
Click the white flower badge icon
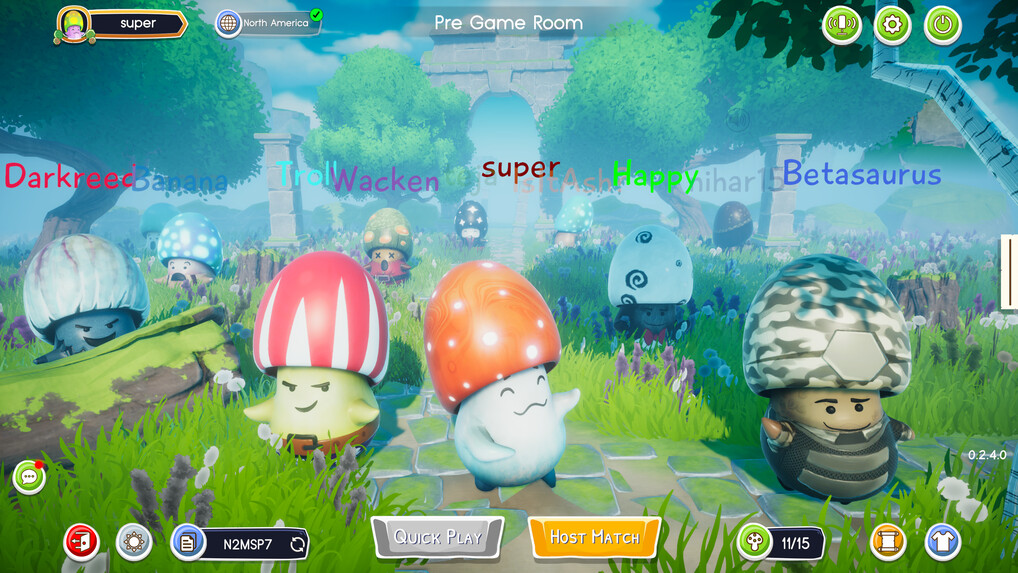click(134, 542)
